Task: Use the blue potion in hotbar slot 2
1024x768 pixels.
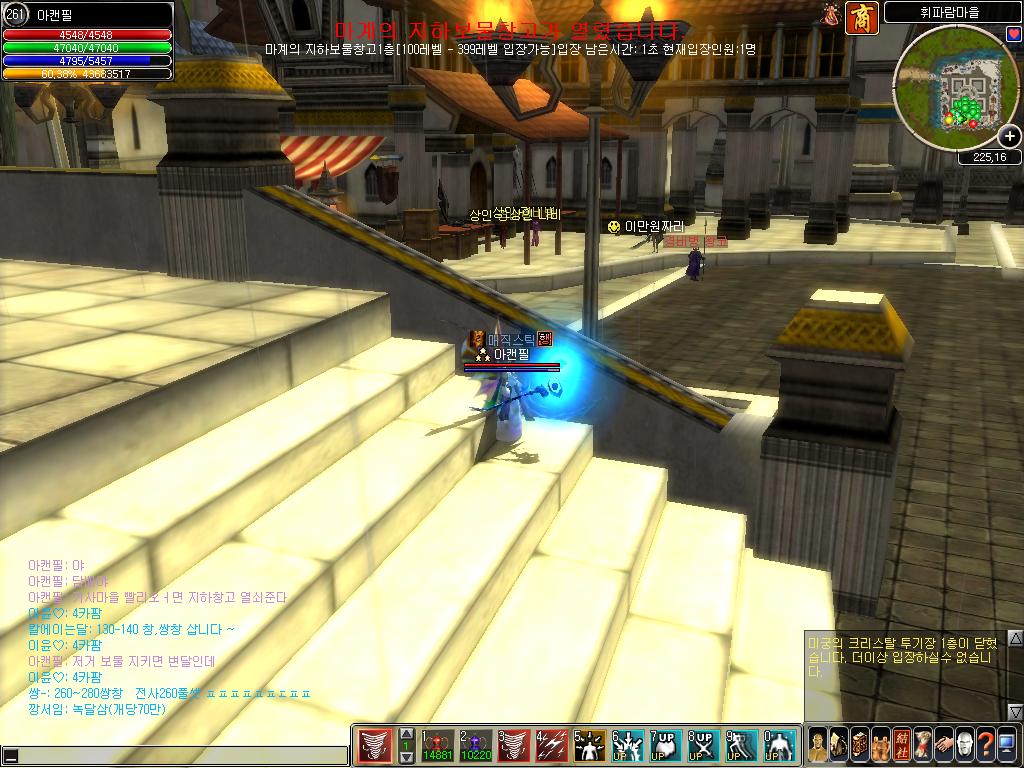Action: (475, 745)
